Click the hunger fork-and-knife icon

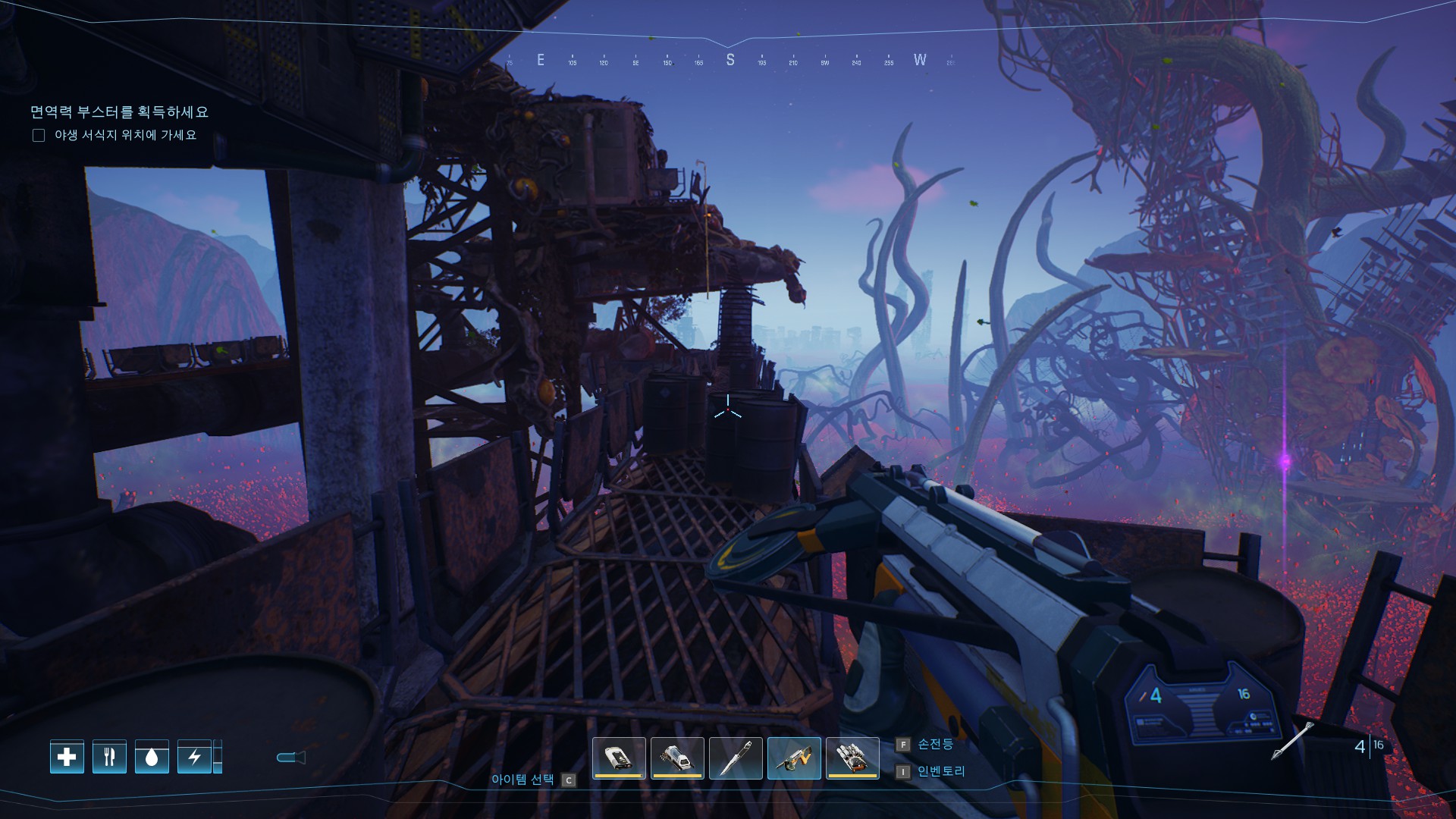coord(109,757)
